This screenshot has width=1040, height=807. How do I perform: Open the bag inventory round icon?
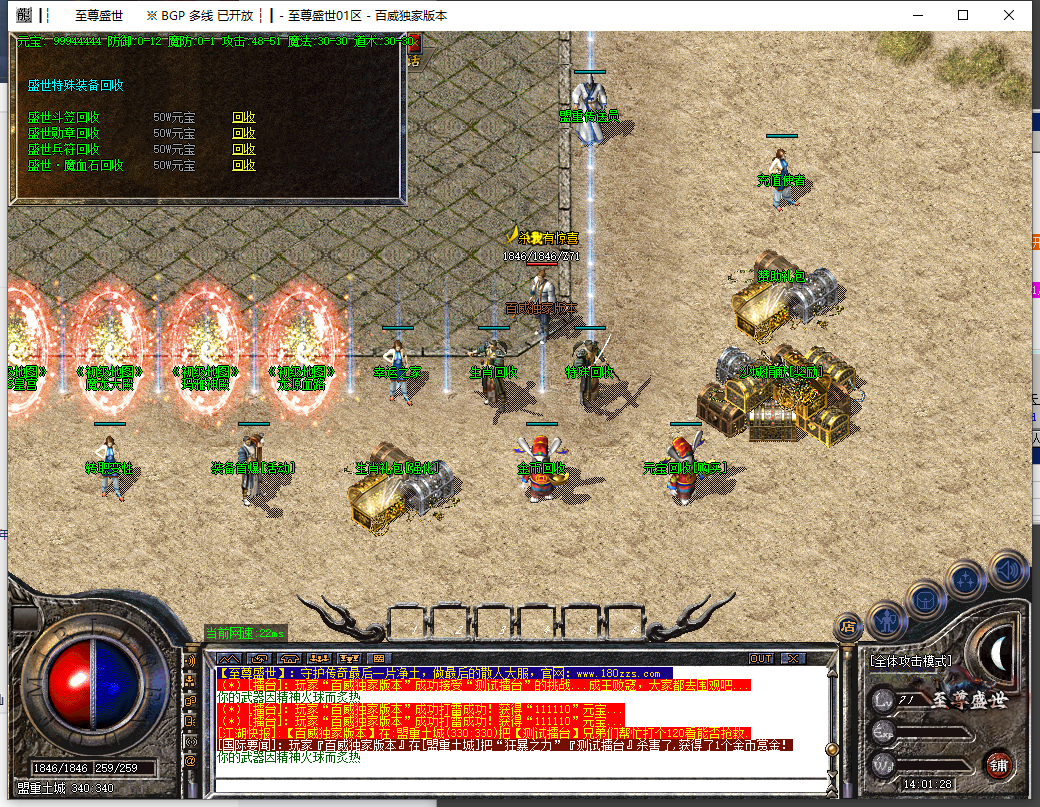(926, 599)
